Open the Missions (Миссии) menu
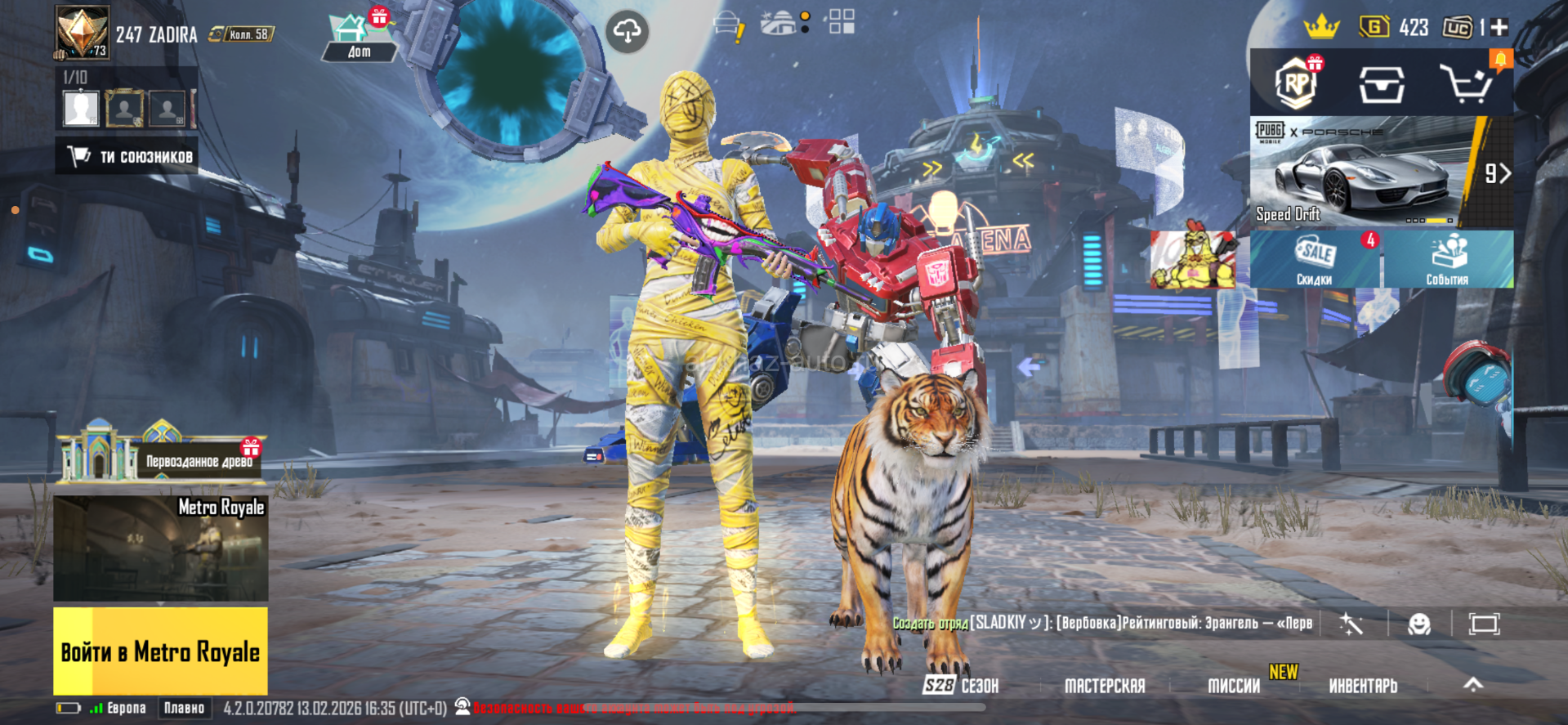The width and height of the screenshot is (1568, 725). (x=1234, y=686)
